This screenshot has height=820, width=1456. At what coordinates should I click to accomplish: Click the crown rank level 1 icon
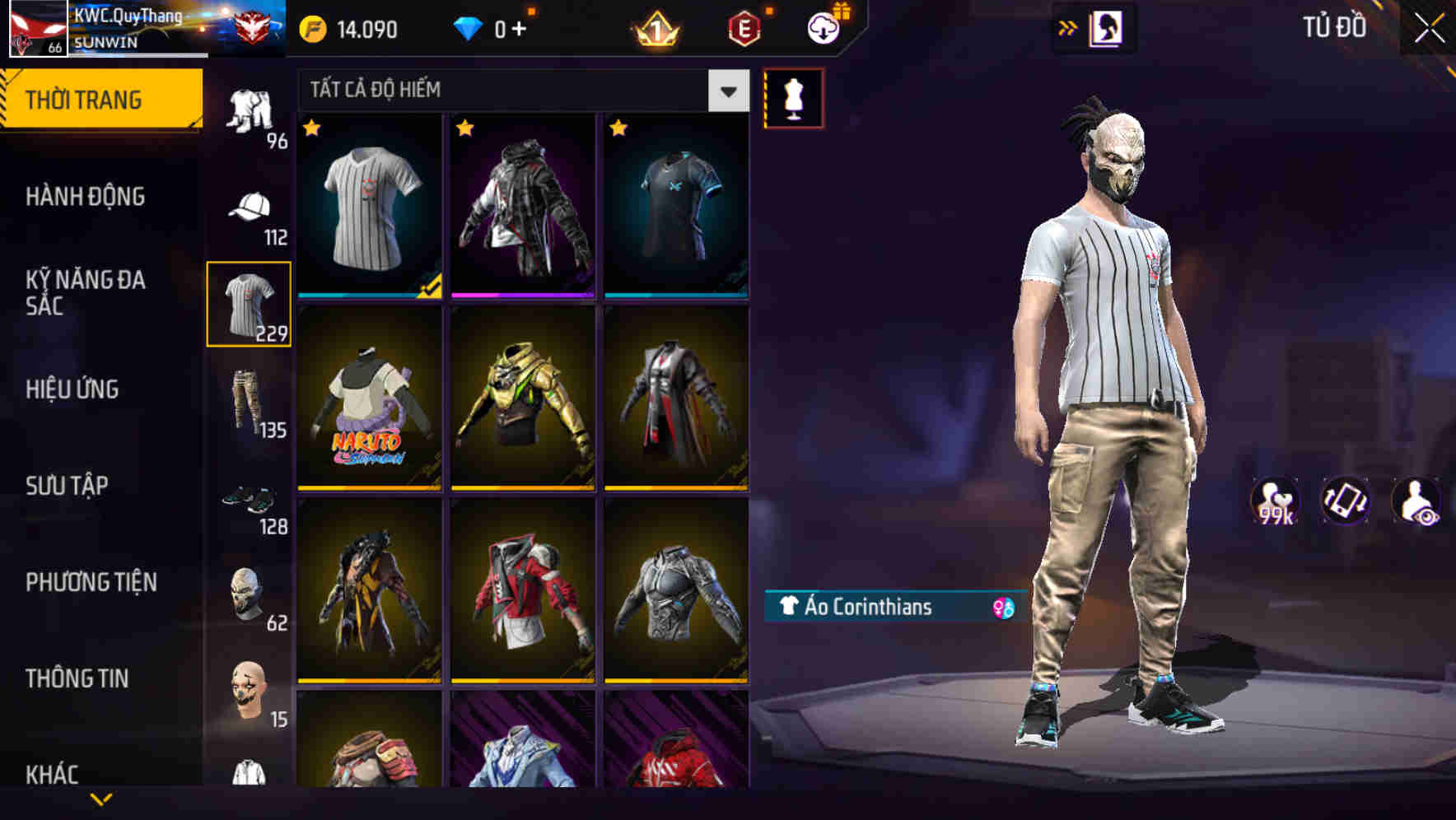[x=653, y=28]
